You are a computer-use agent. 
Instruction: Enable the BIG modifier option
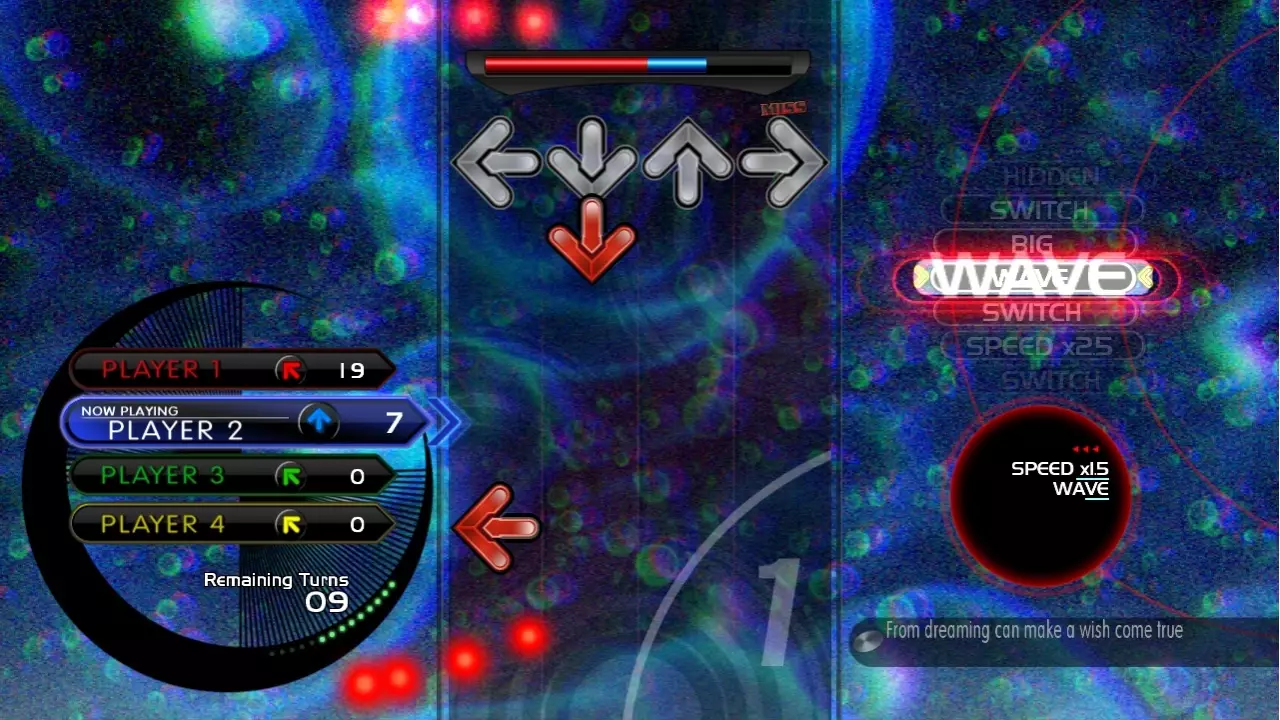click(1032, 244)
